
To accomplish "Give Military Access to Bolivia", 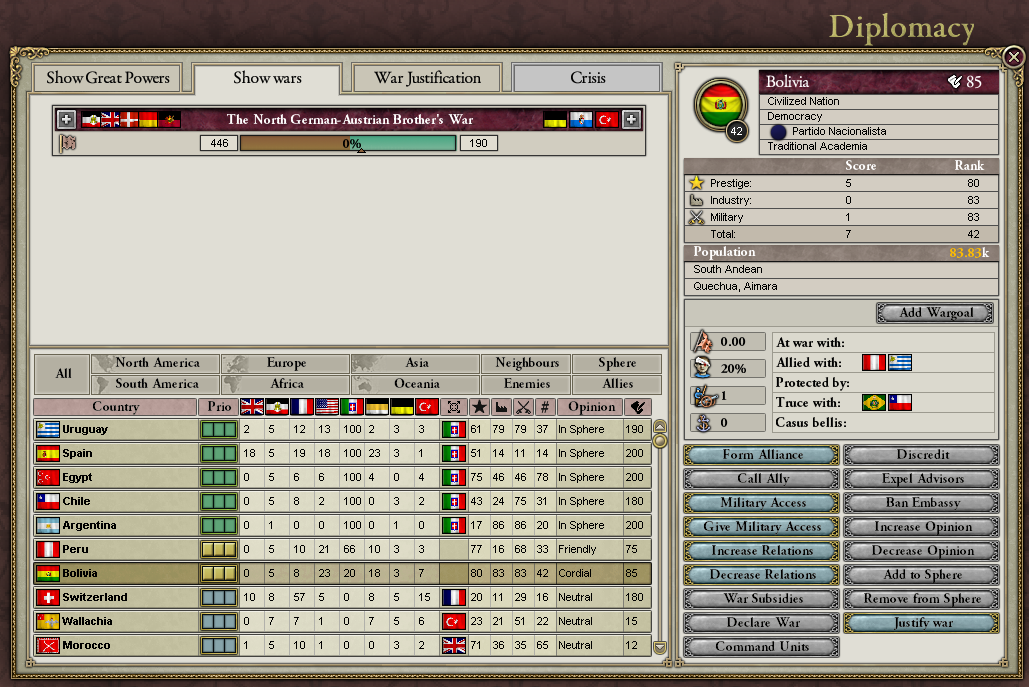I will click(762, 527).
